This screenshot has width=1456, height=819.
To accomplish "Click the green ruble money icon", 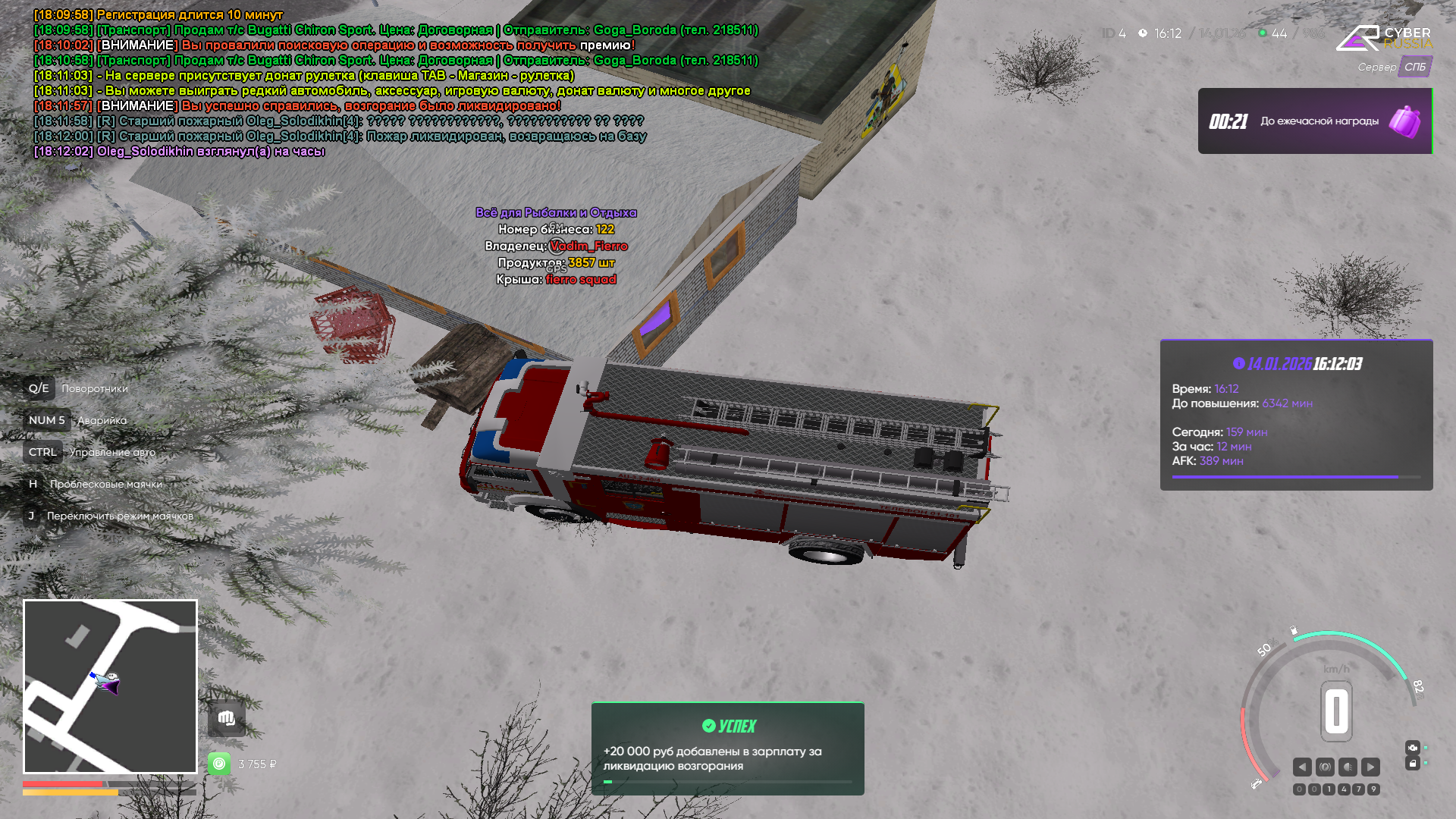I will [x=219, y=763].
